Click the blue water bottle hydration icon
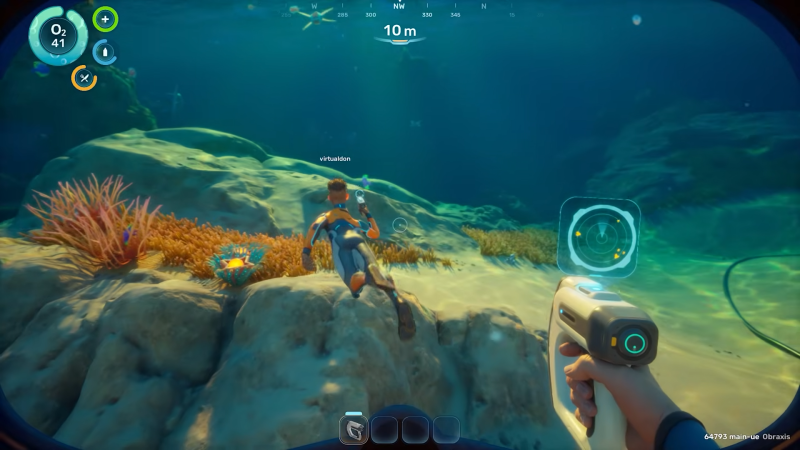Screen dimensions: 800x450 click(x=105, y=52)
